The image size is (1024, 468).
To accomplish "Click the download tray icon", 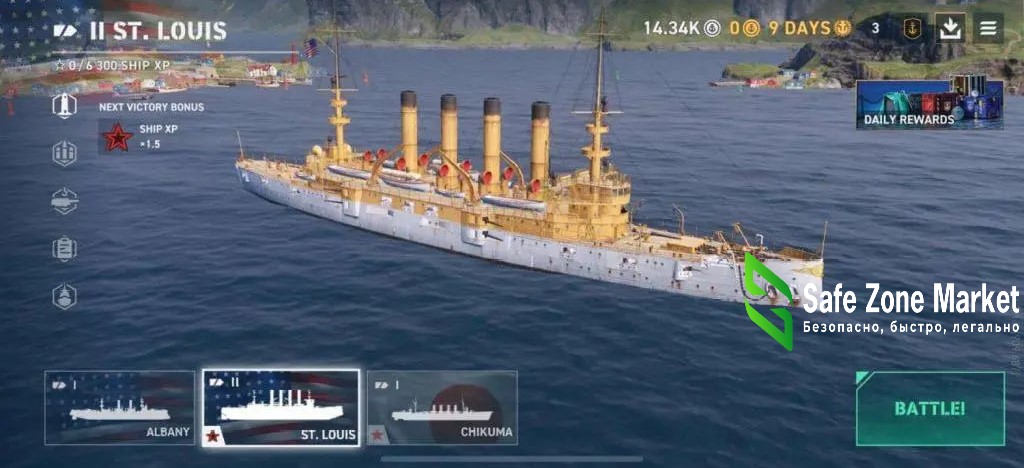I will pos(950,28).
